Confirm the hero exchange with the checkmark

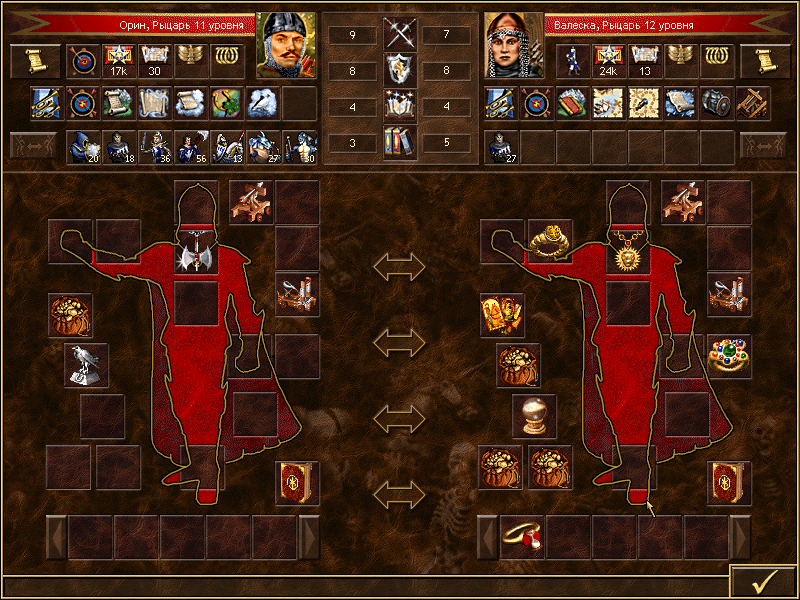click(x=763, y=581)
